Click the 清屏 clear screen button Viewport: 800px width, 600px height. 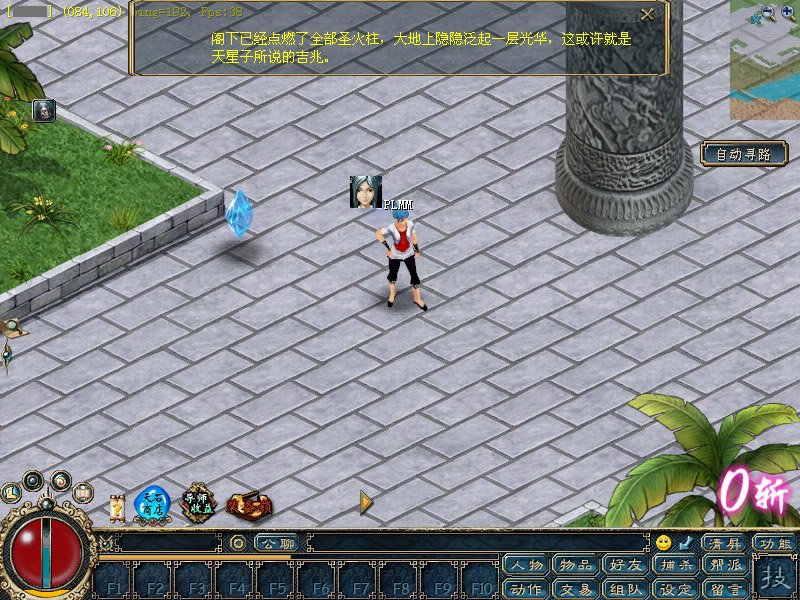pos(724,543)
